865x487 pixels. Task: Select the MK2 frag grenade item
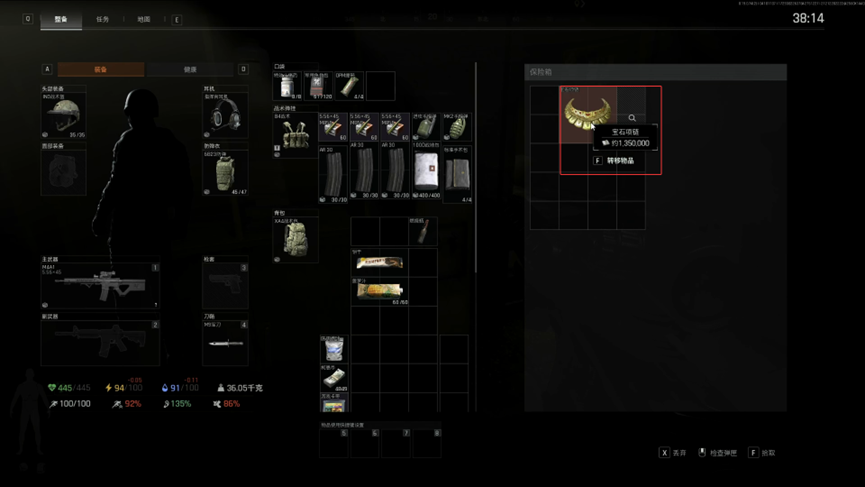(456, 128)
